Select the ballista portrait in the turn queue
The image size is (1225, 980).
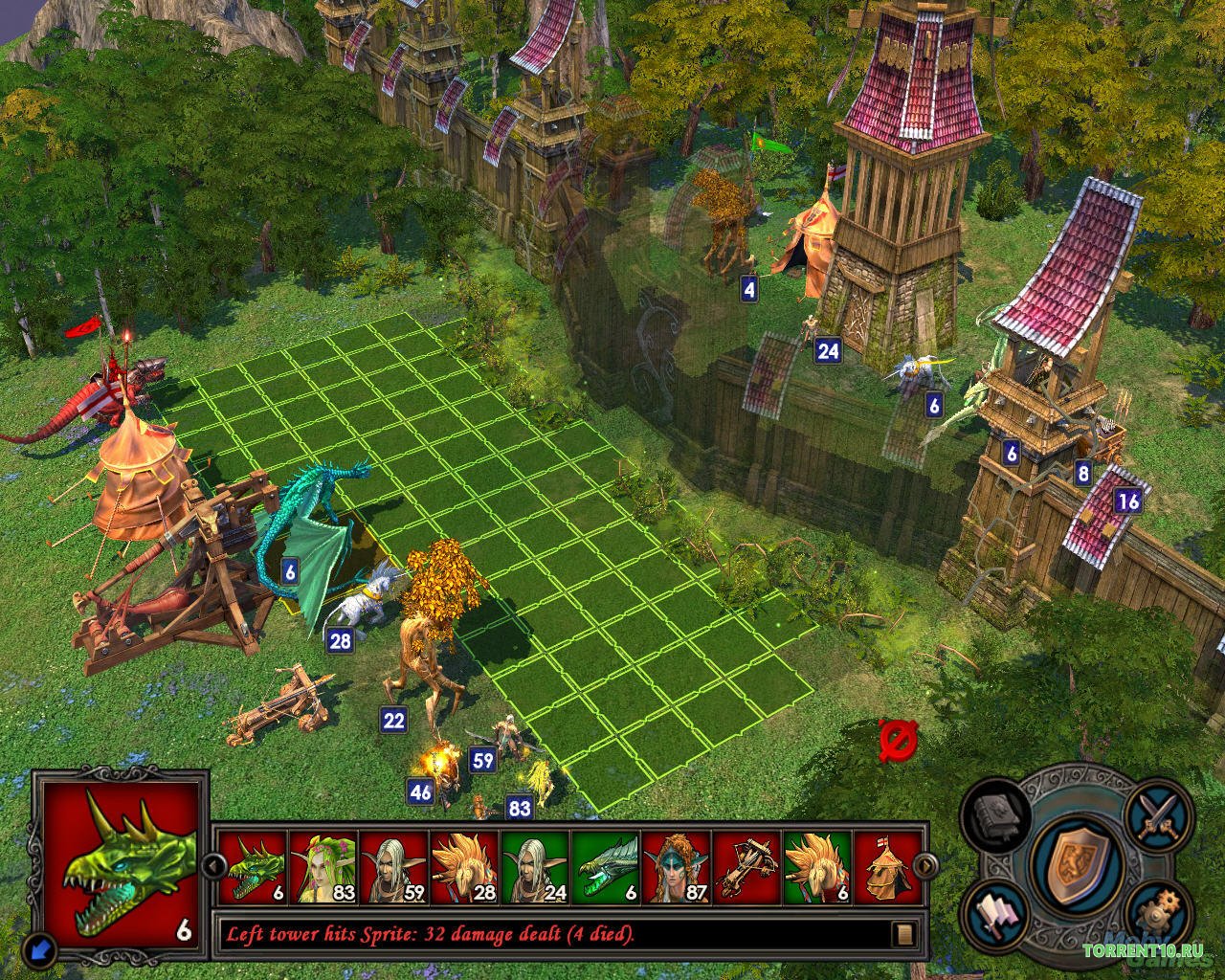point(747,867)
